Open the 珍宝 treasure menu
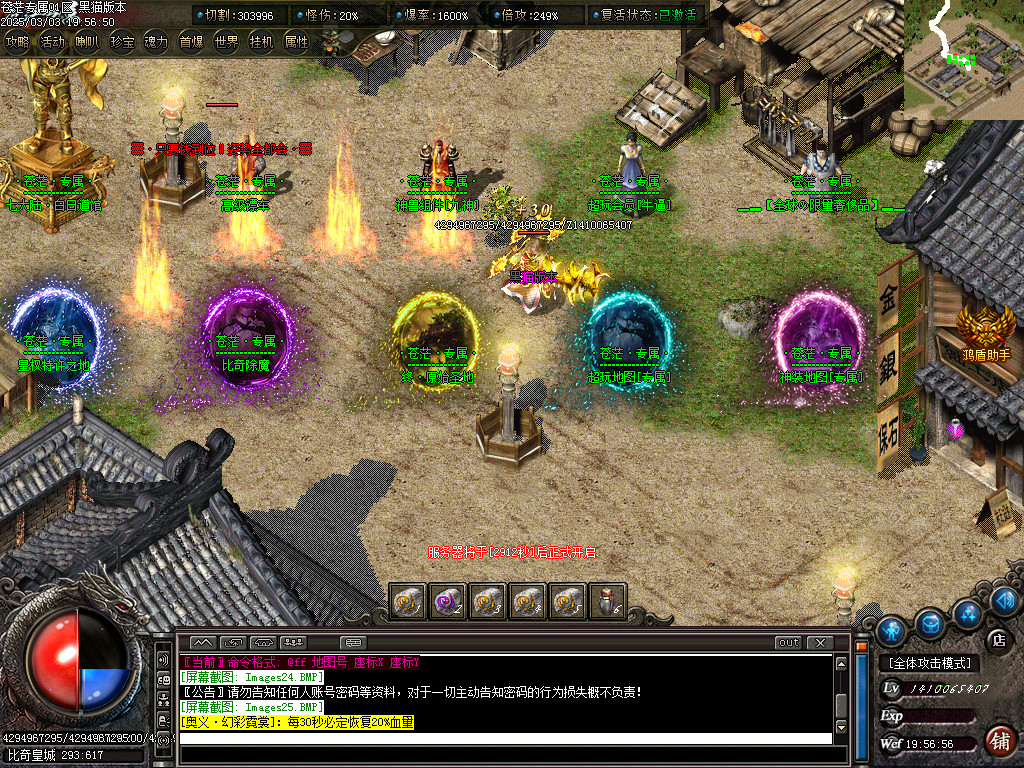This screenshot has height=768, width=1024. click(x=122, y=42)
